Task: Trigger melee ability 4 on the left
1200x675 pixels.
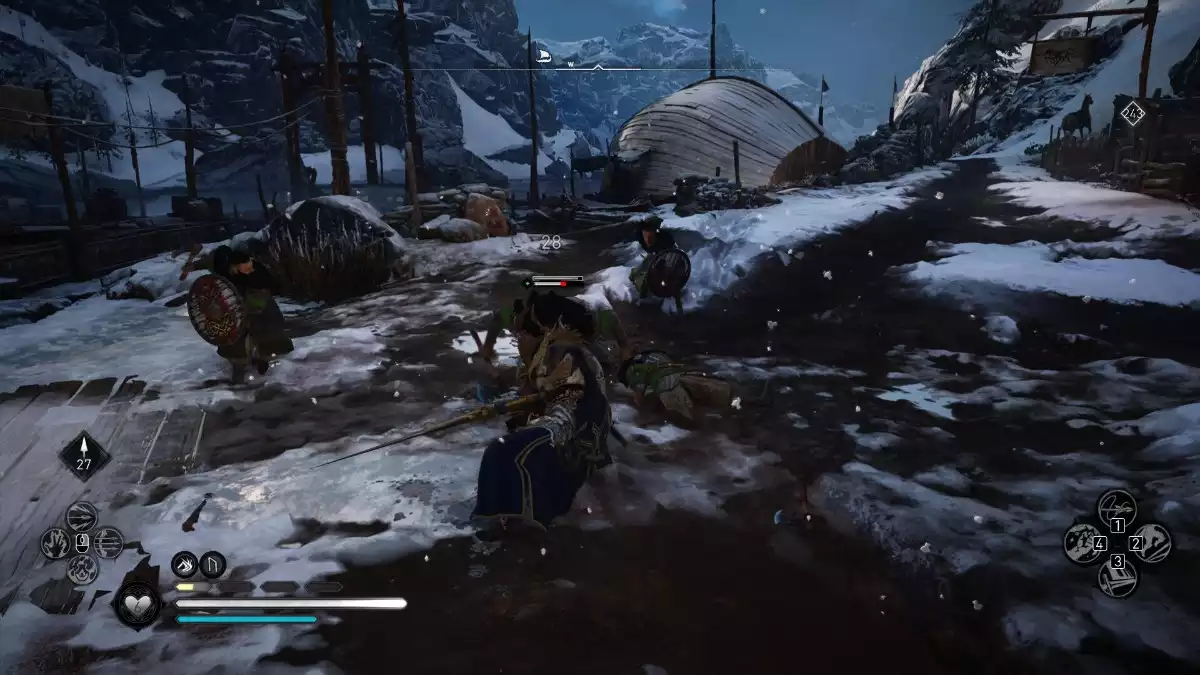Action: click(x=1083, y=543)
